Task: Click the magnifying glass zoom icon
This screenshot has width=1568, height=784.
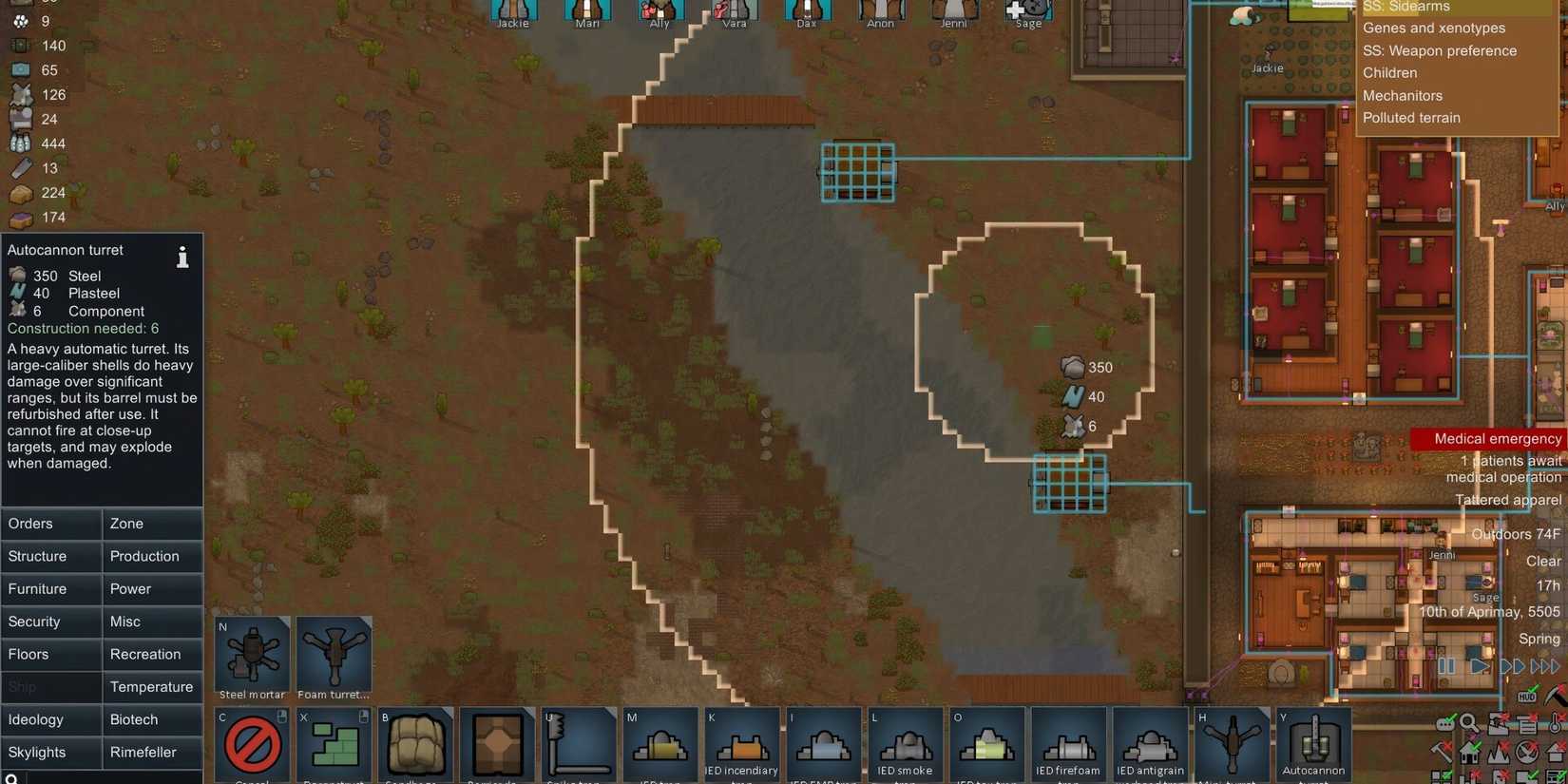Action: pyautogui.click(x=1468, y=724)
